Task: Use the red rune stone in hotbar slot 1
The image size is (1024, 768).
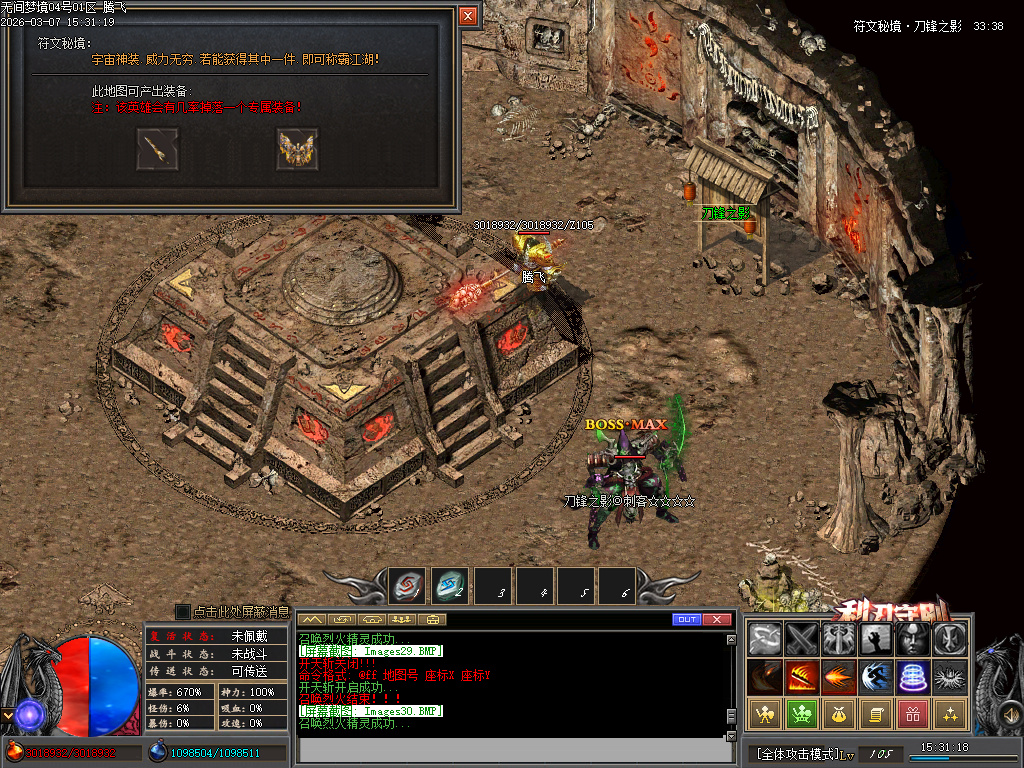Action: pos(407,586)
